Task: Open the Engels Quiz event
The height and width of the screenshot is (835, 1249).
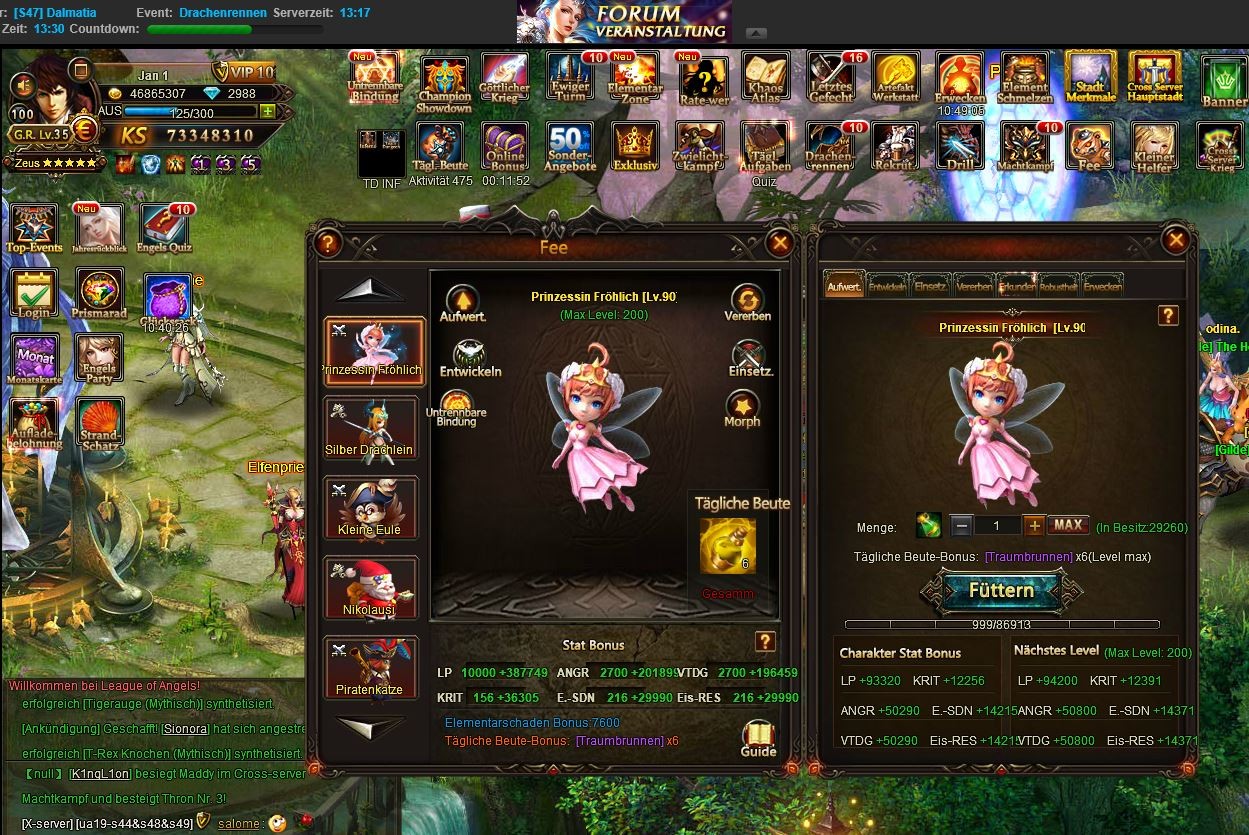Action: click(165, 229)
